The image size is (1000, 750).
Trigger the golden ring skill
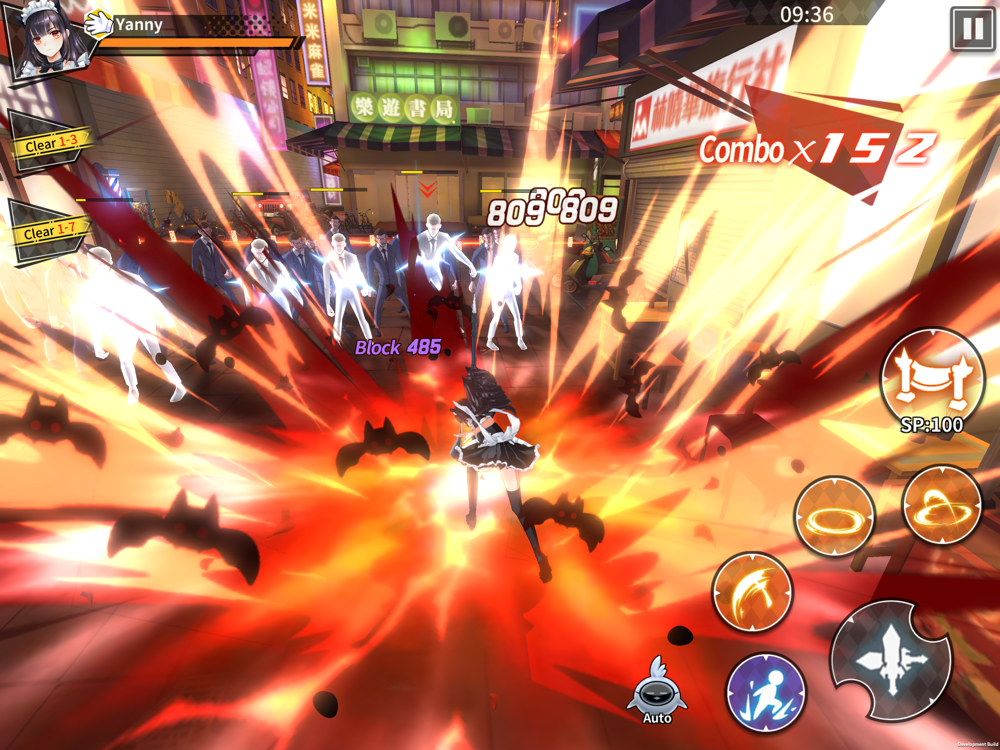point(834,517)
